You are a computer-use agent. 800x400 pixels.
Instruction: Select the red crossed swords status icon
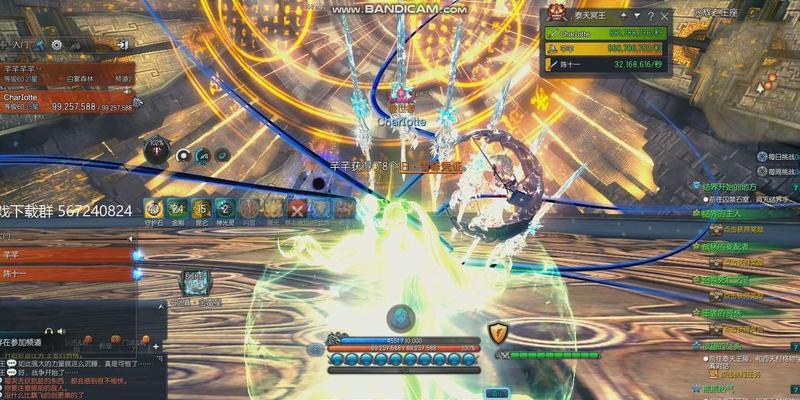pos(298,209)
